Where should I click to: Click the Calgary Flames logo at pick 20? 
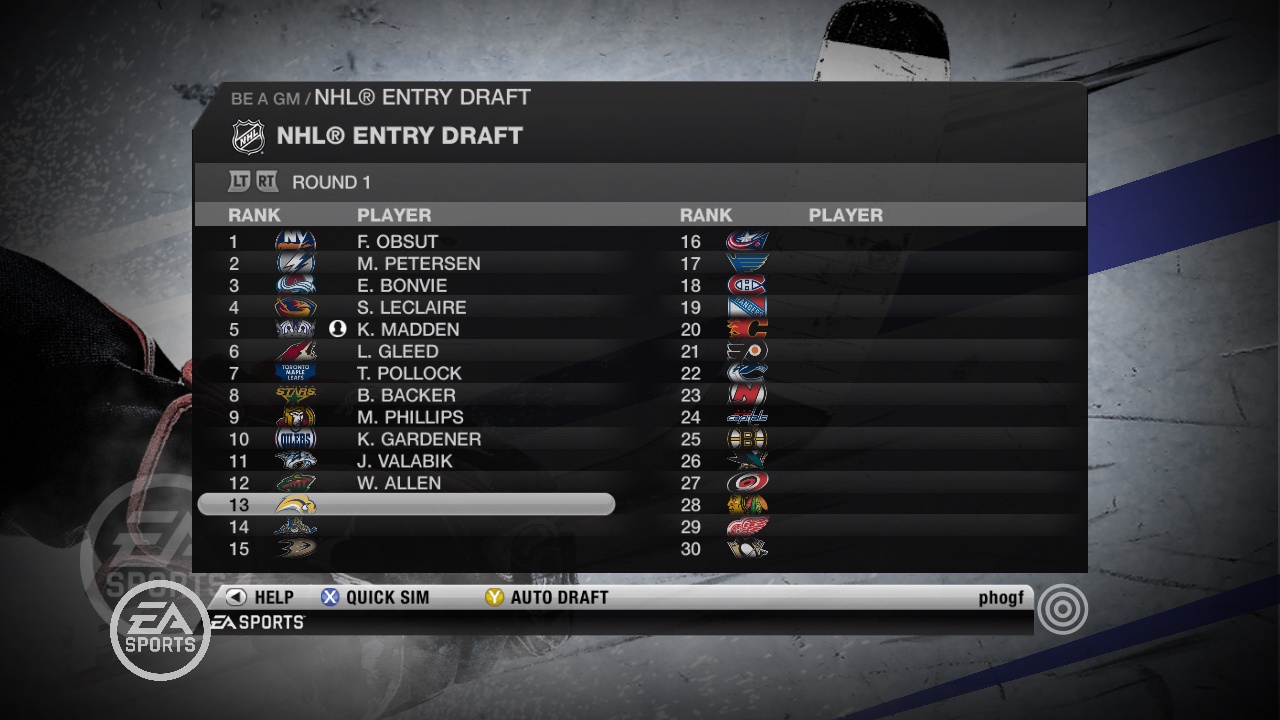tap(746, 329)
